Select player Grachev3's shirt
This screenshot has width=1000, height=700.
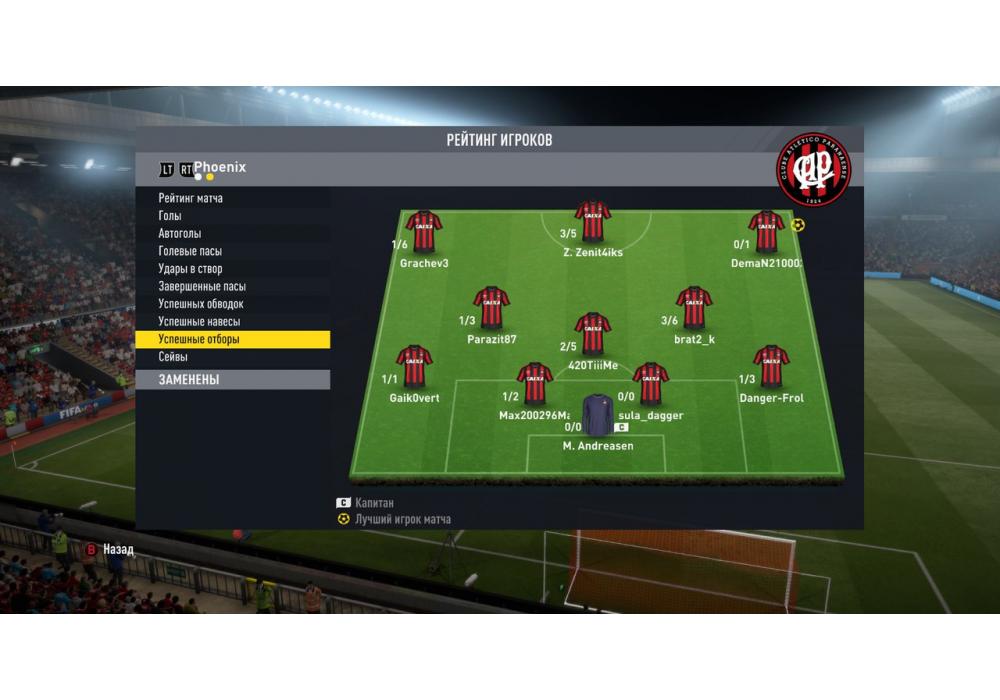pos(424,232)
